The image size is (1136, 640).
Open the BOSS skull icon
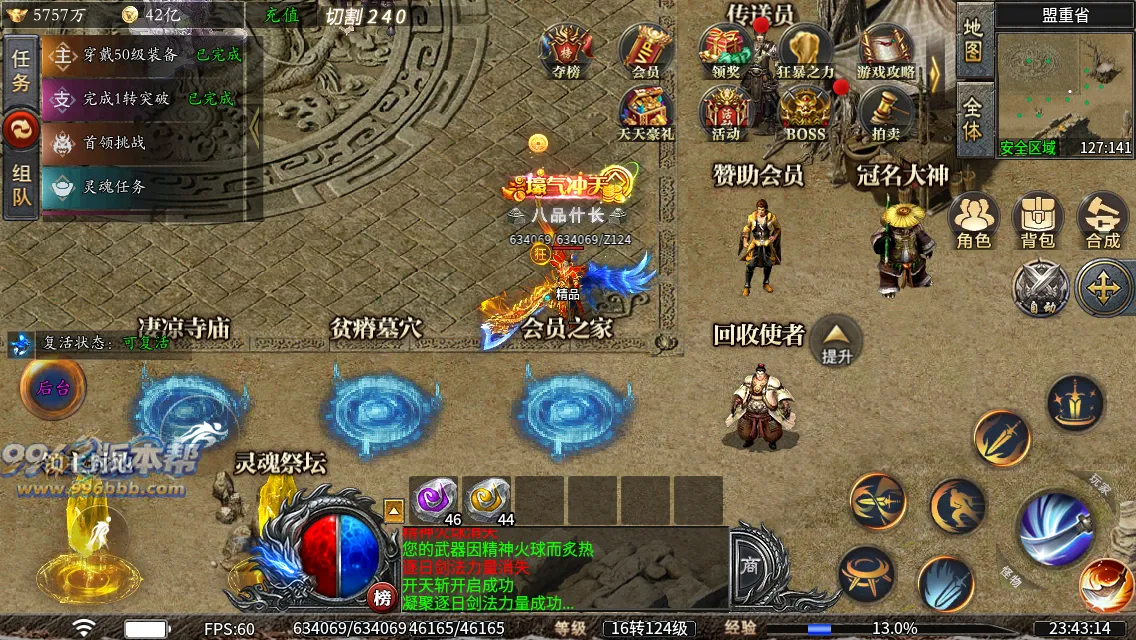(806, 112)
